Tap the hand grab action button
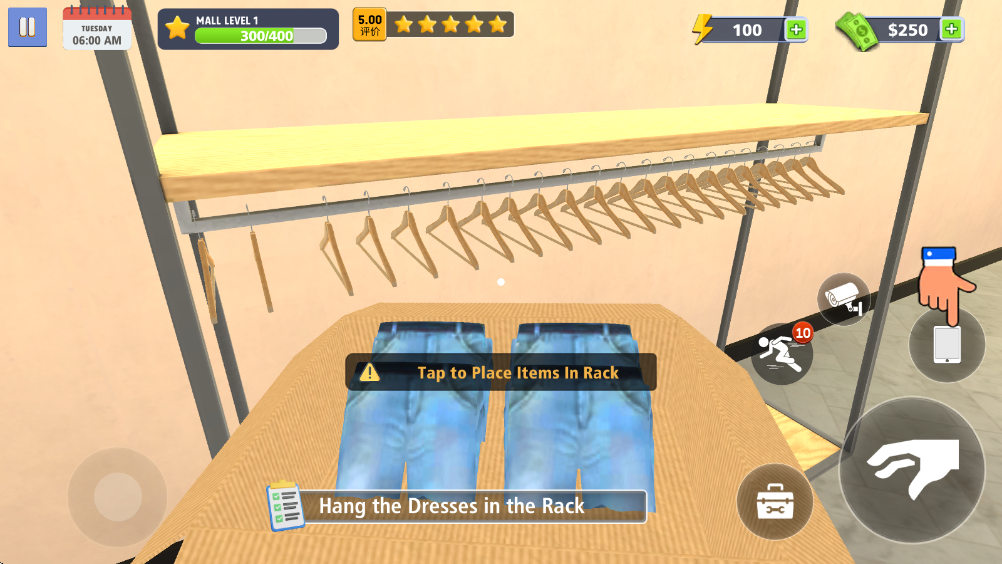Viewport: 1002px width, 564px height. [x=912, y=470]
